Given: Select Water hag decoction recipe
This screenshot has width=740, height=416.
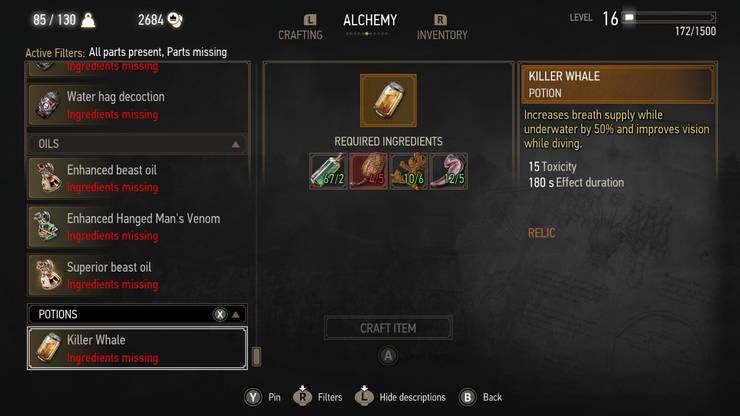Looking at the screenshot, I should (137, 105).
